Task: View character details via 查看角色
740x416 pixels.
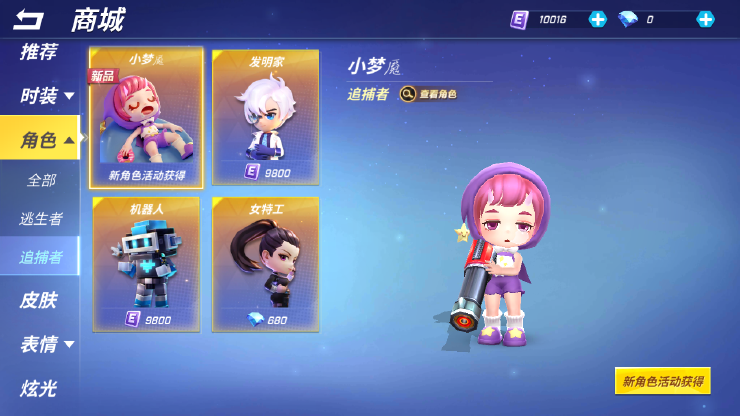Action: tap(429, 94)
